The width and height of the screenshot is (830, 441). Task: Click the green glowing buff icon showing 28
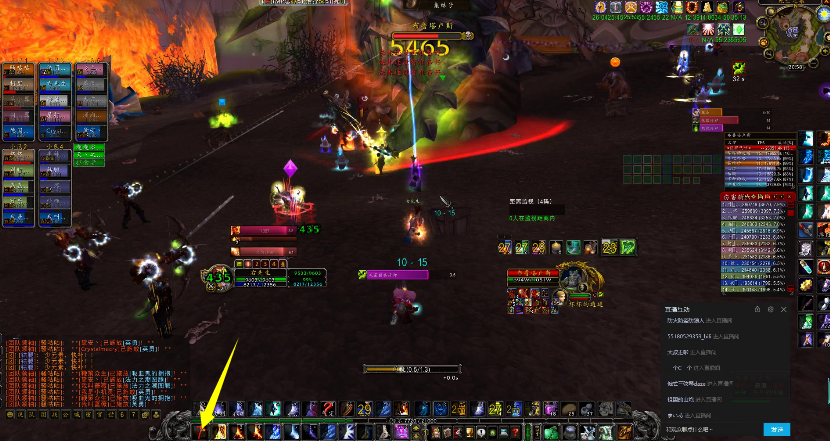(x=607, y=247)
